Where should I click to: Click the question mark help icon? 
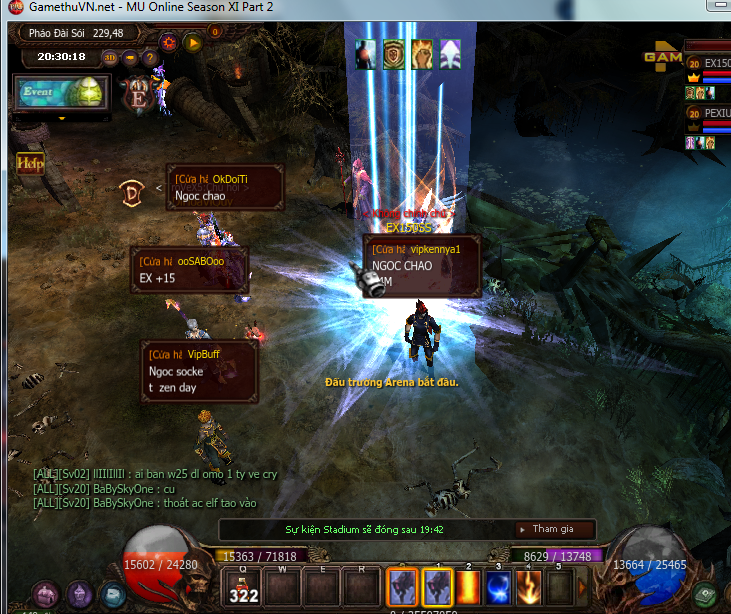(x=149, y=57)
